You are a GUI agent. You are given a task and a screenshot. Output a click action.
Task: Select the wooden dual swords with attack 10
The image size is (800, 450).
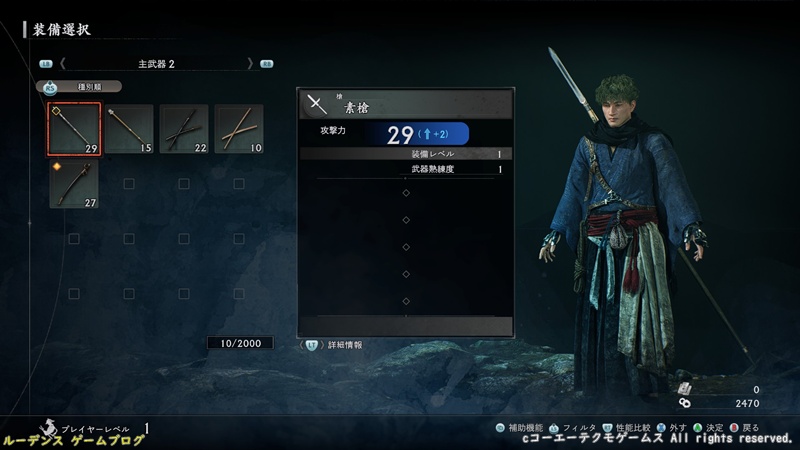[239, 130]
